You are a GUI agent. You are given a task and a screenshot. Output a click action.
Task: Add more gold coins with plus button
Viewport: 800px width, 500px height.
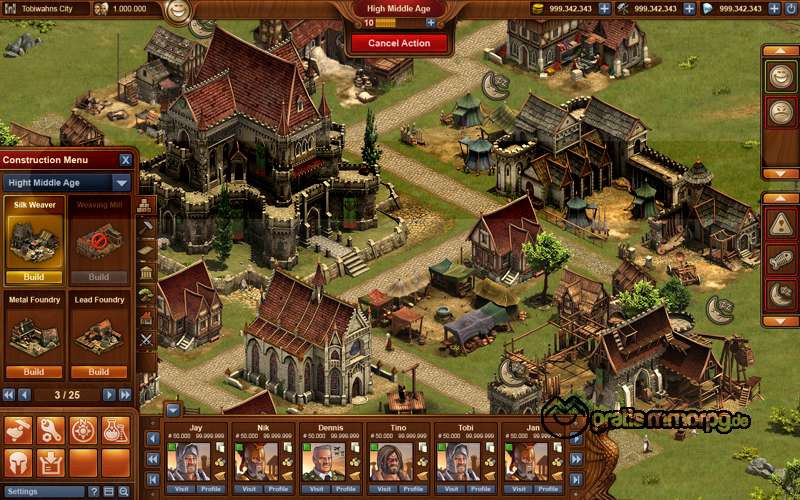604,9
